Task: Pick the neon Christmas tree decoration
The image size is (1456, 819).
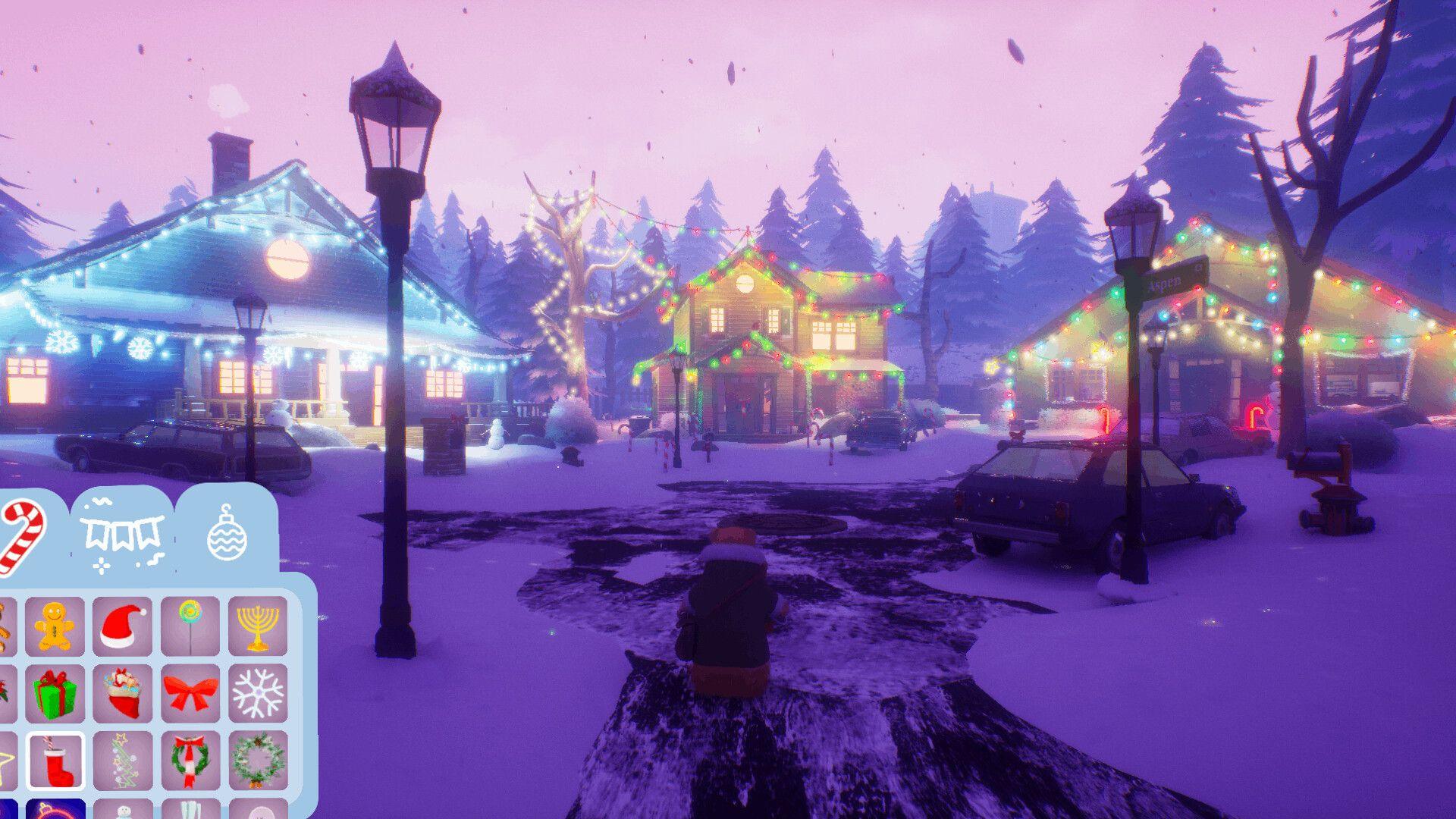Action: 124,760
